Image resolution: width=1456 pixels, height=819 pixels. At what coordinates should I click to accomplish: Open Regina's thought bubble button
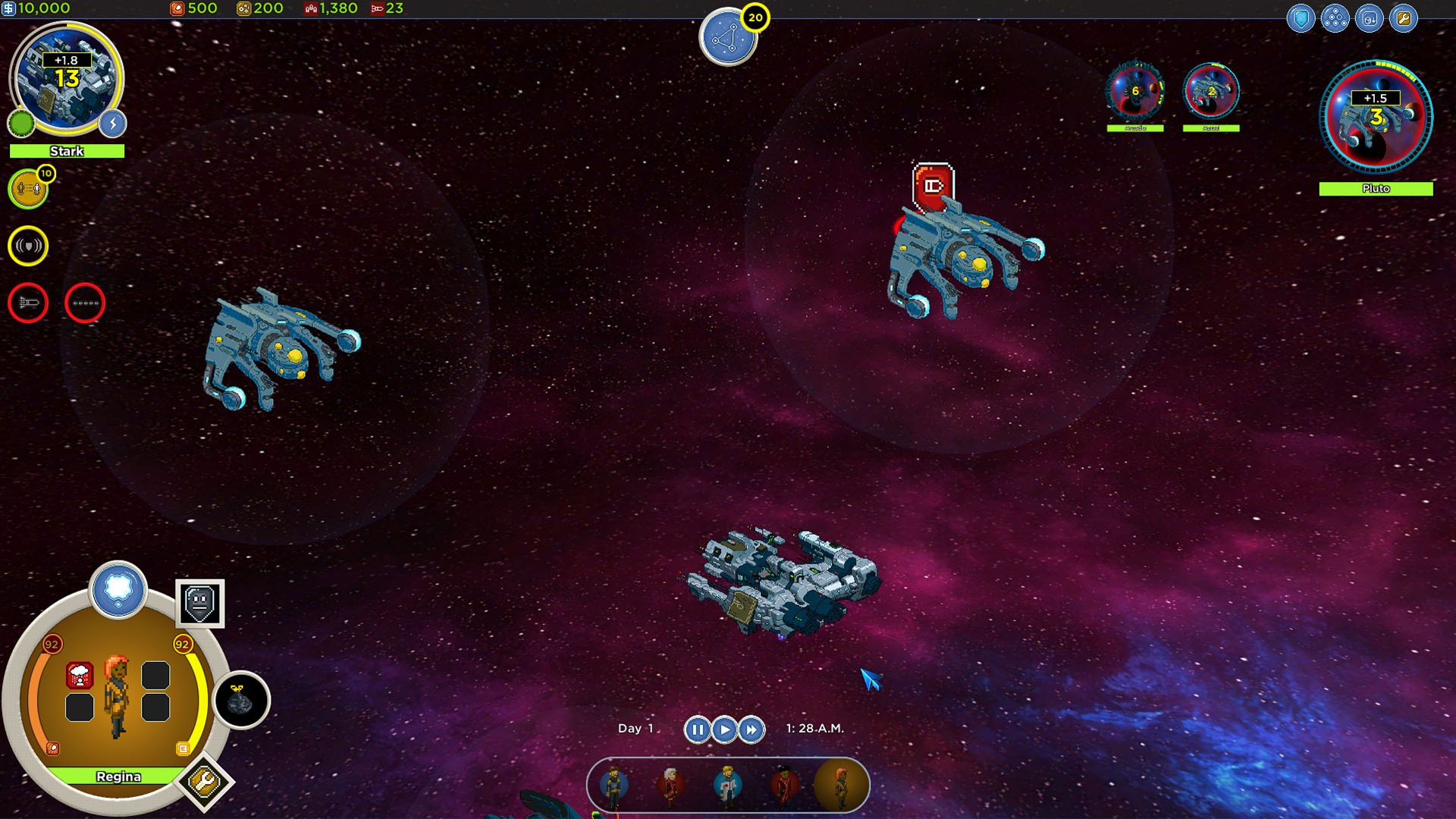(x=118, y=589)
